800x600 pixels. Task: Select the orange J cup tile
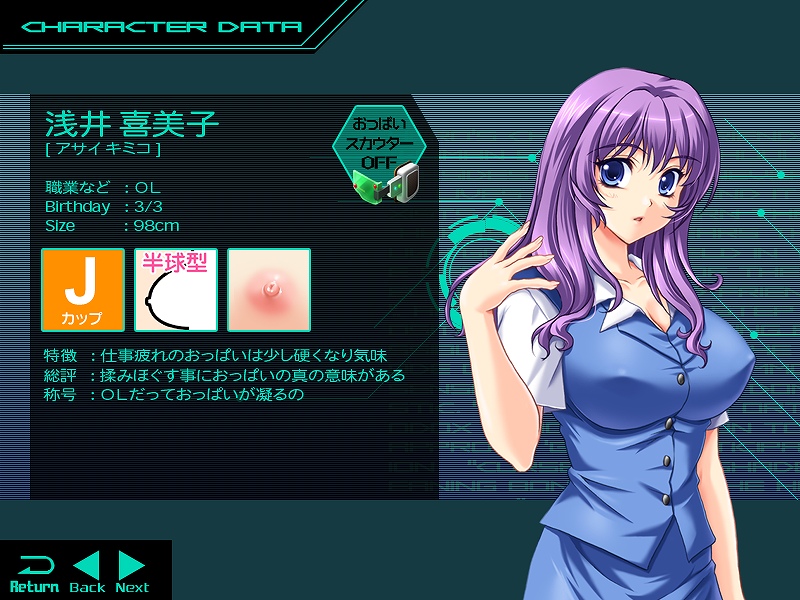click(83, 290)
